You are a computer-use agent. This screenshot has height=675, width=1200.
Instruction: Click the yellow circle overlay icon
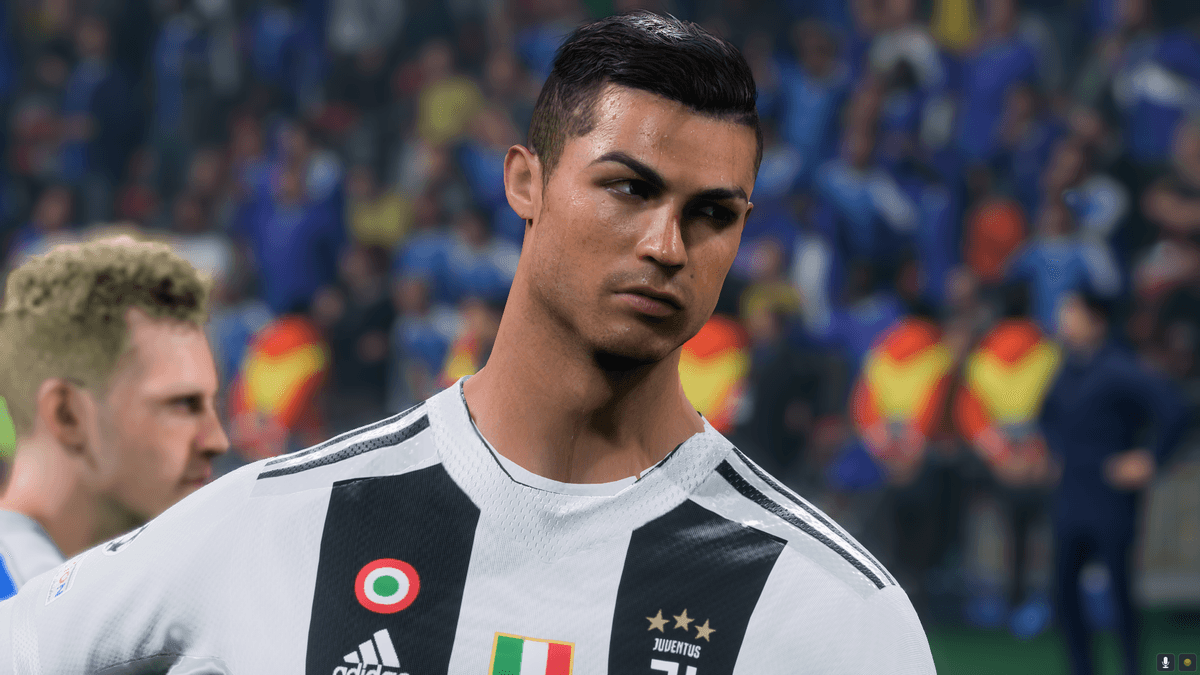(1186, 662)
